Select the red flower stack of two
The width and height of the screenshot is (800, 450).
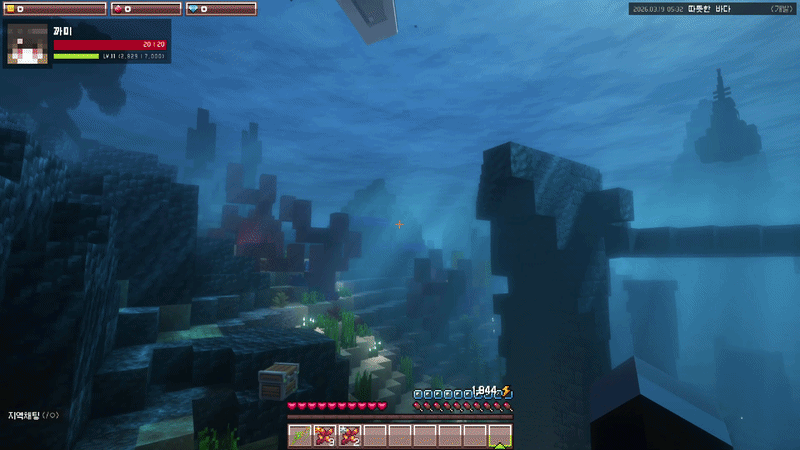click(x=350, y=436)
